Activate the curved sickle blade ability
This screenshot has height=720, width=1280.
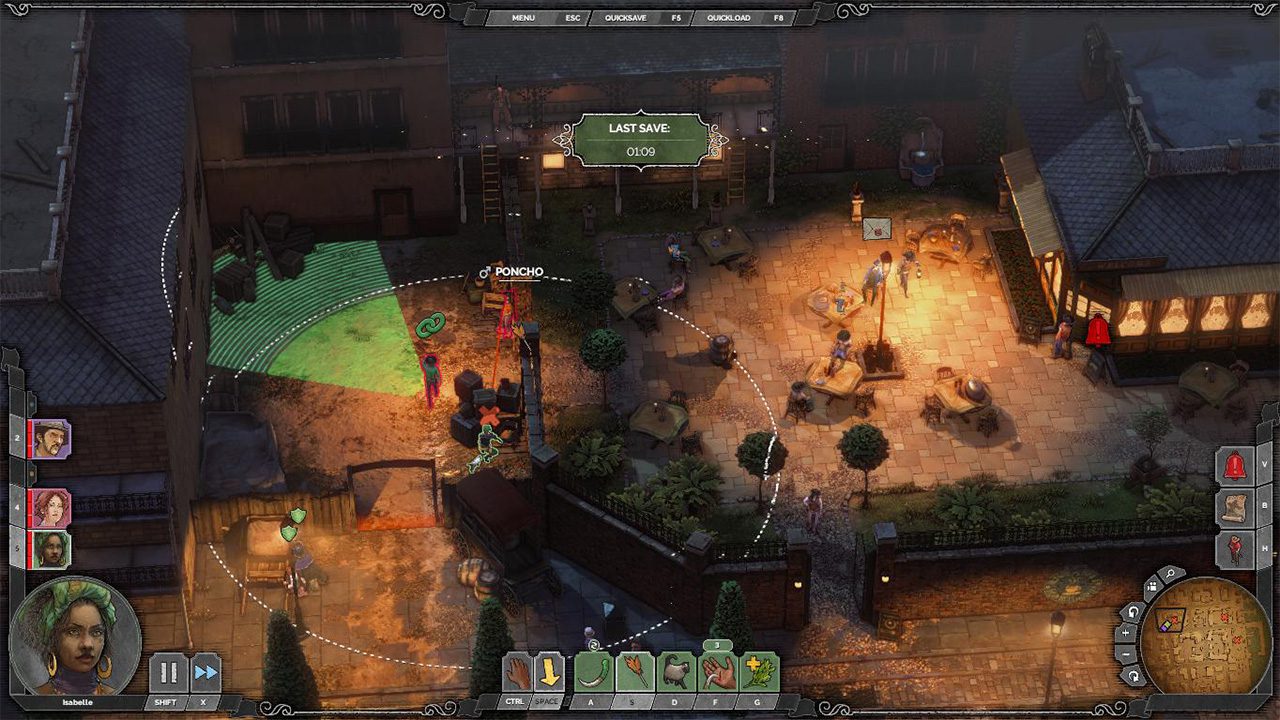point(593,672)
